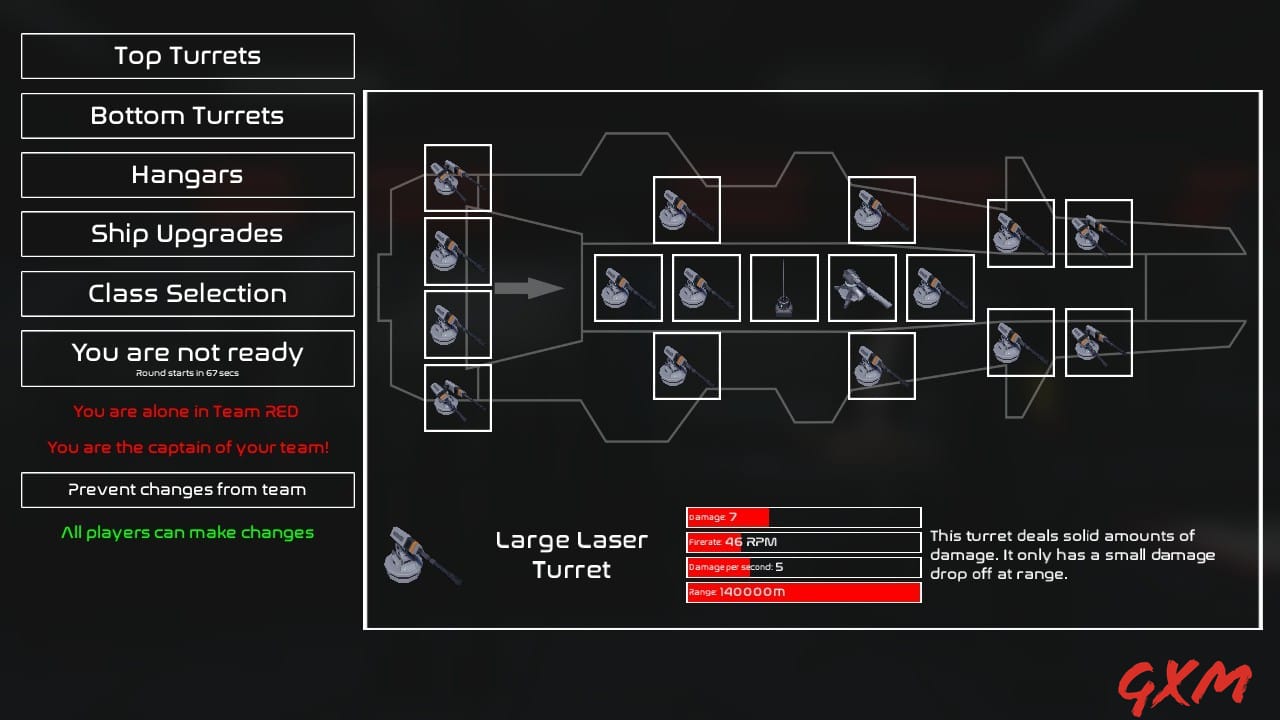Viewport: 1280px width, 720px height.
Task: Select the topmost turret slot on the ship's left side
Action: point(457,176)
